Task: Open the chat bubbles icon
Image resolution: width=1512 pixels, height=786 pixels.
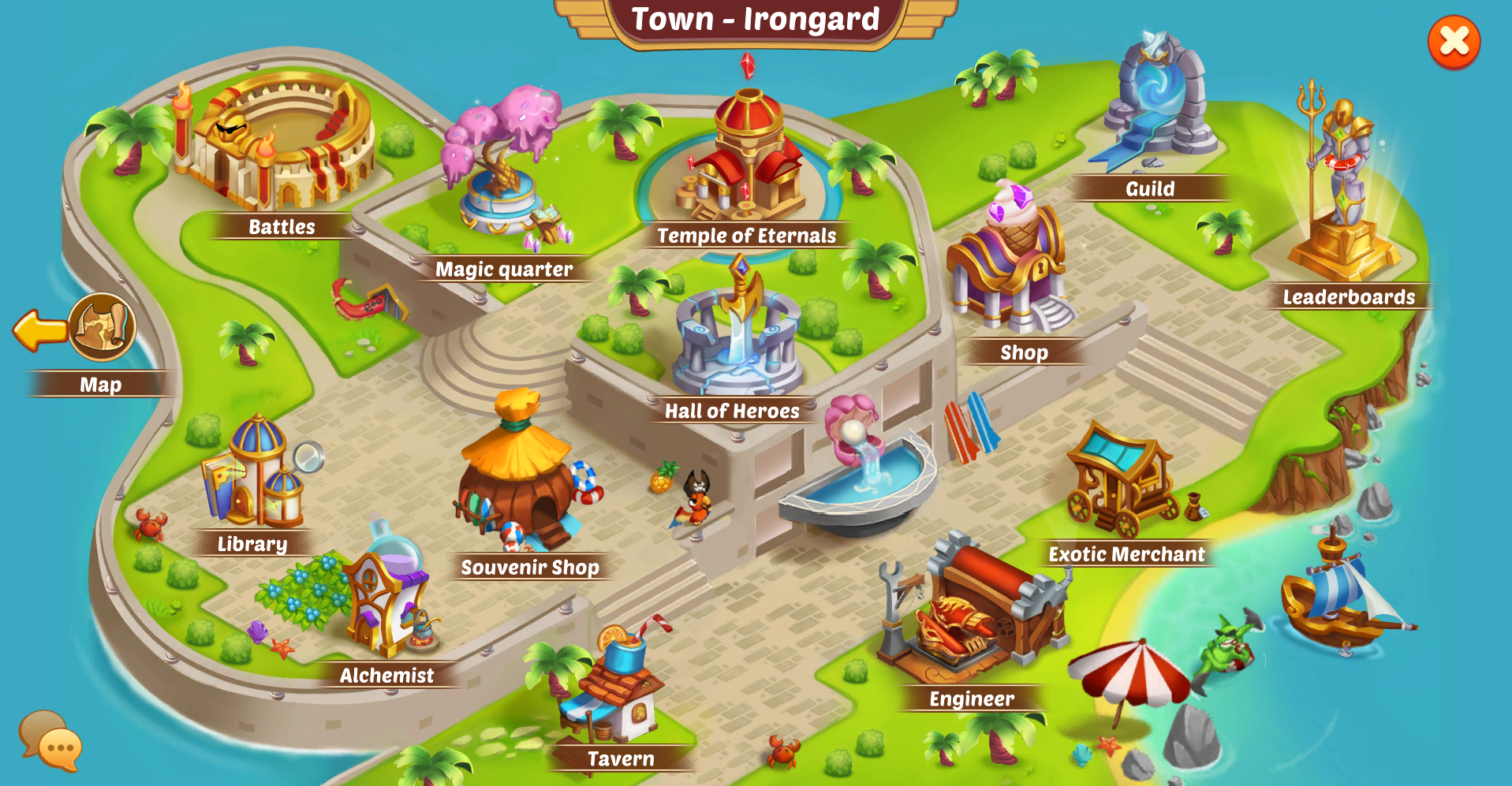Action: (50, 739)
